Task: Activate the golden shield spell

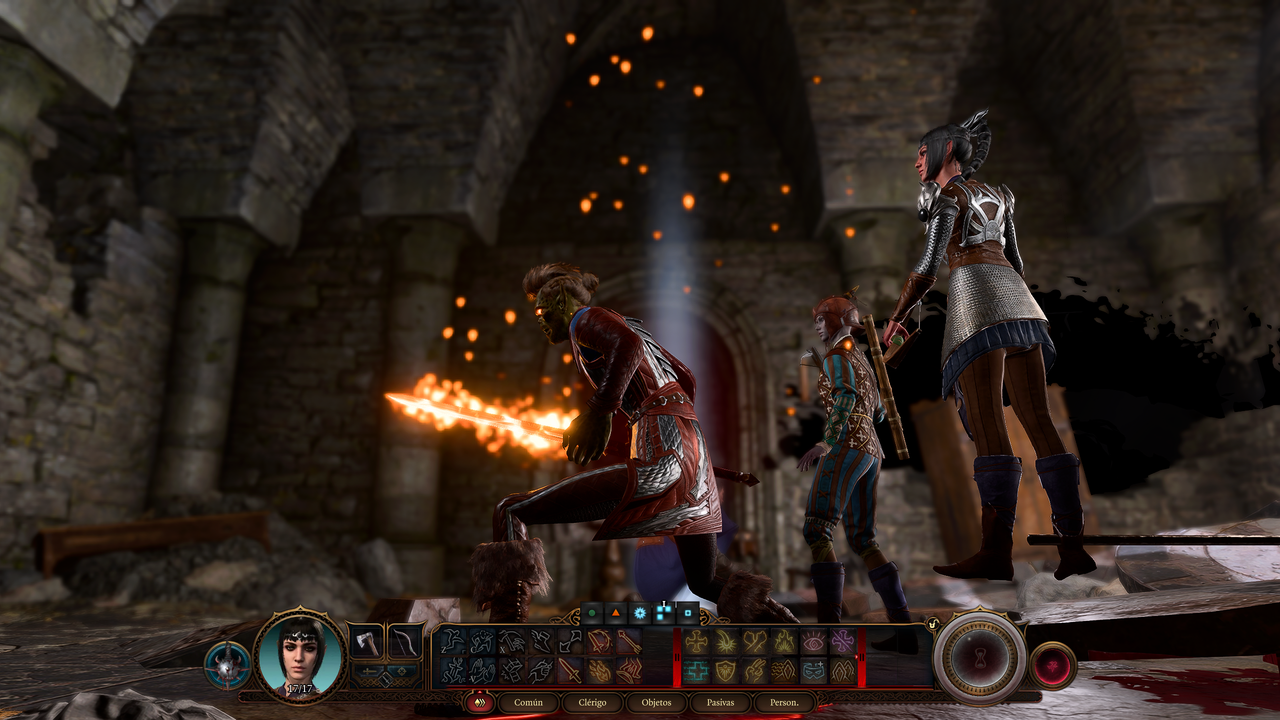Action: tap(726, 670)
